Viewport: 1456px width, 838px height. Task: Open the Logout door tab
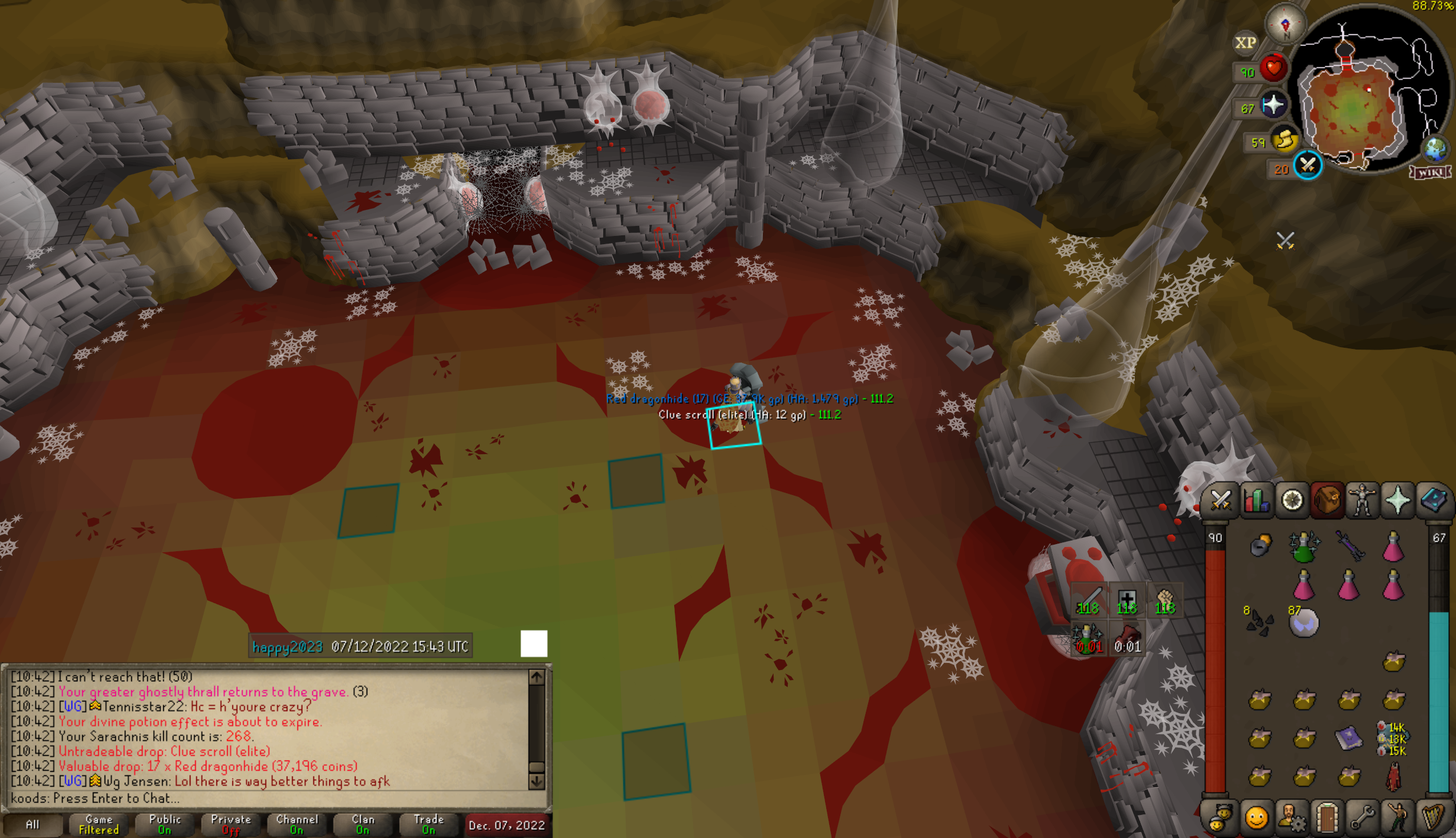pos(1326,818)
